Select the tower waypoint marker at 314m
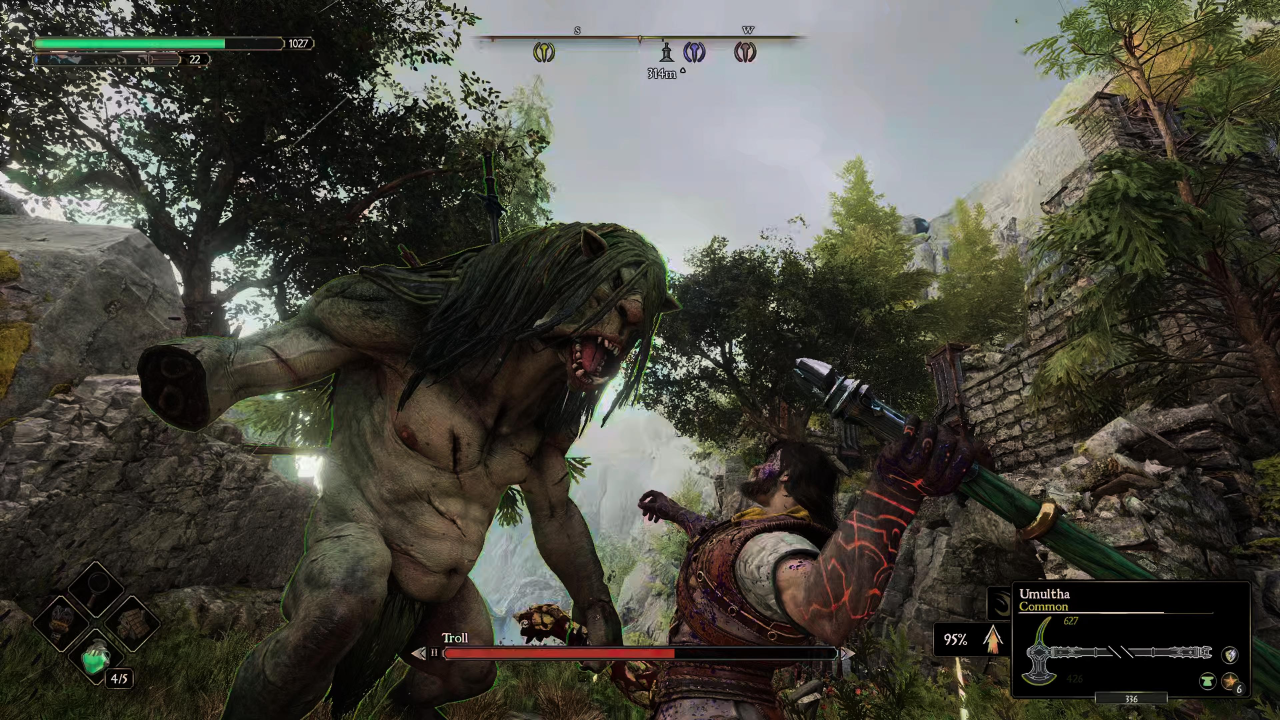The width and height of the screenshot is (1280, 720). click(666, 53)
